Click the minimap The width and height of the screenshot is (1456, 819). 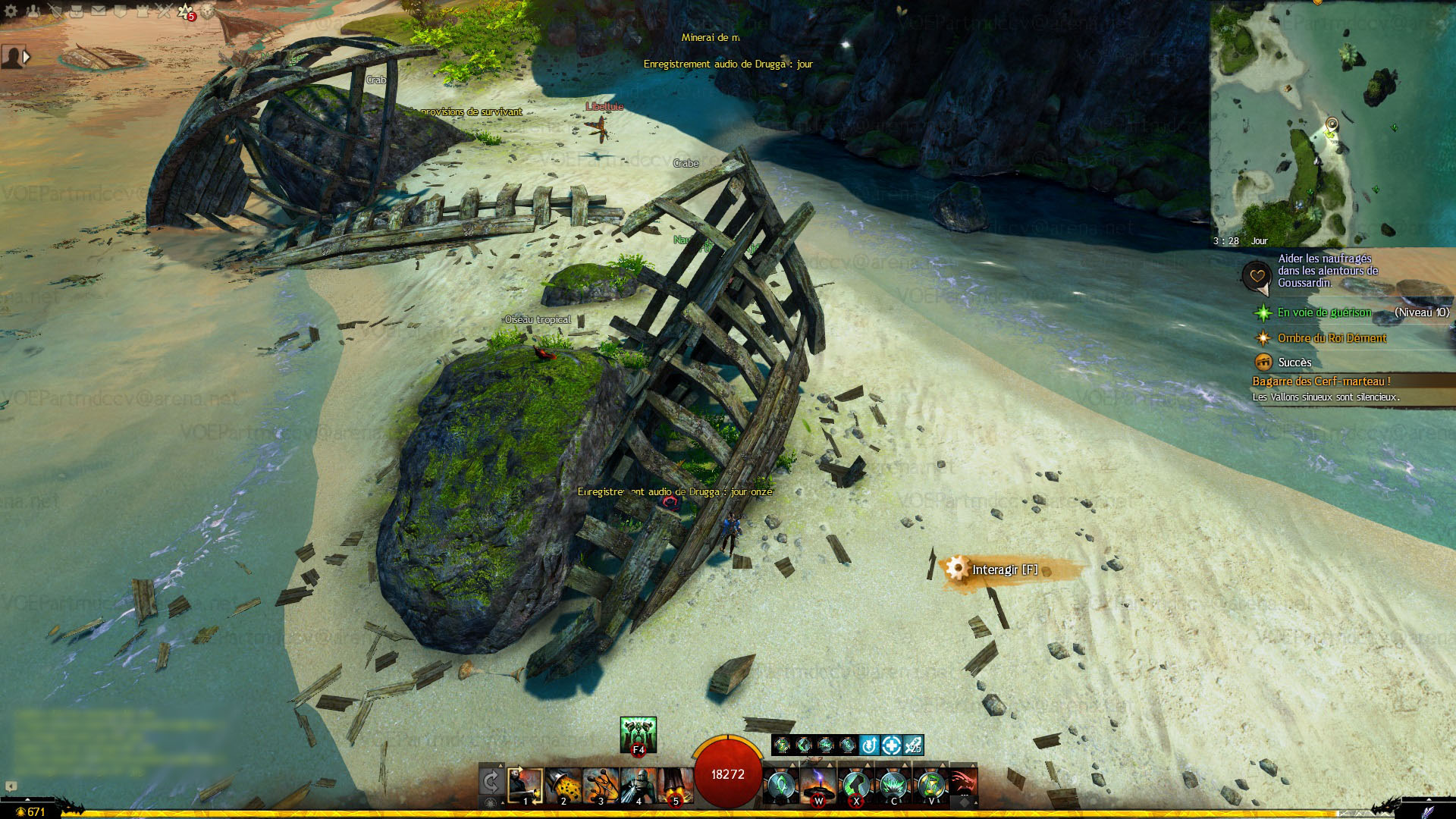click(1332, 121)
